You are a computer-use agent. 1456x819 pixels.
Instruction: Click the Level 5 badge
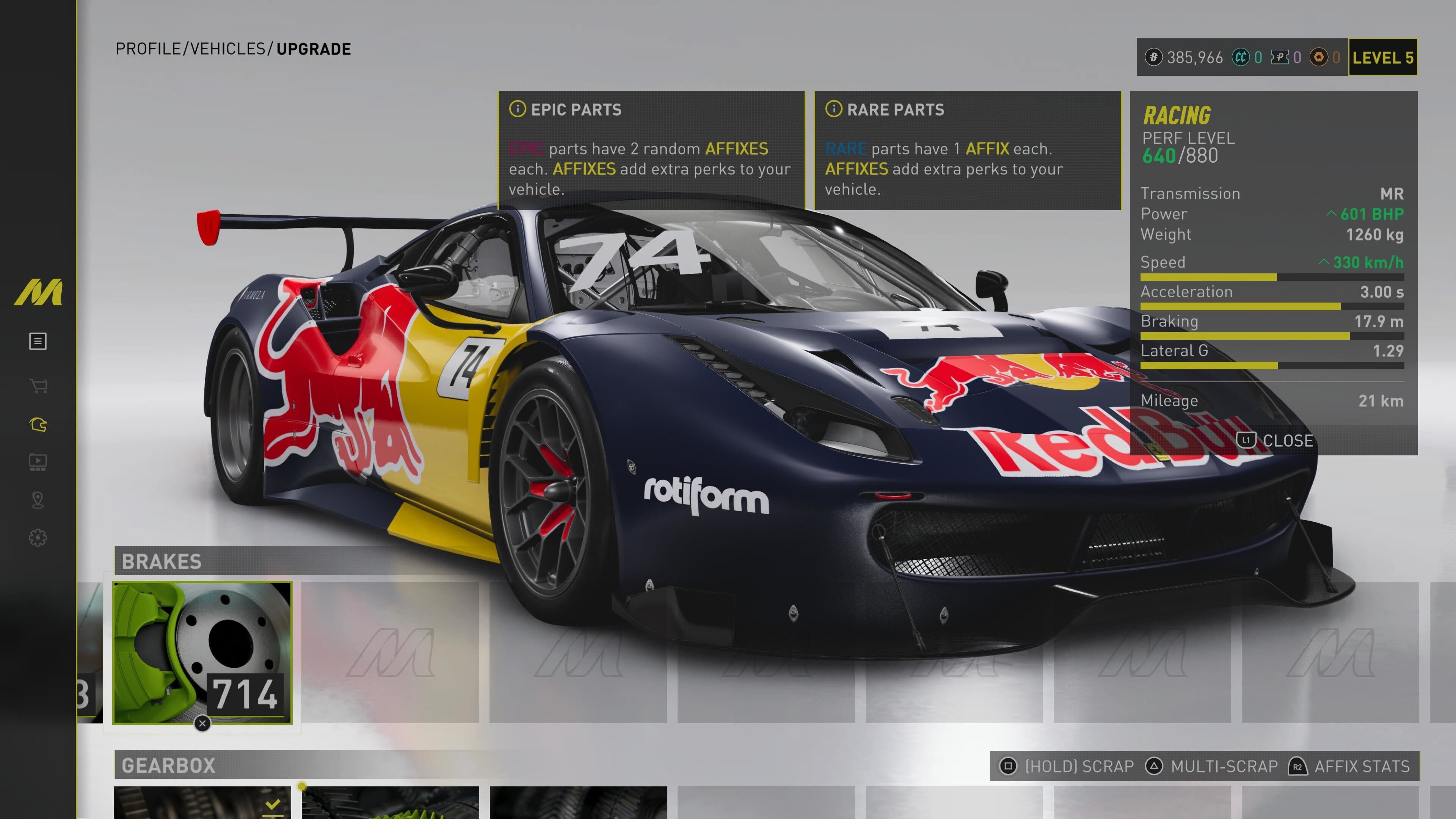coord(1382,57)
